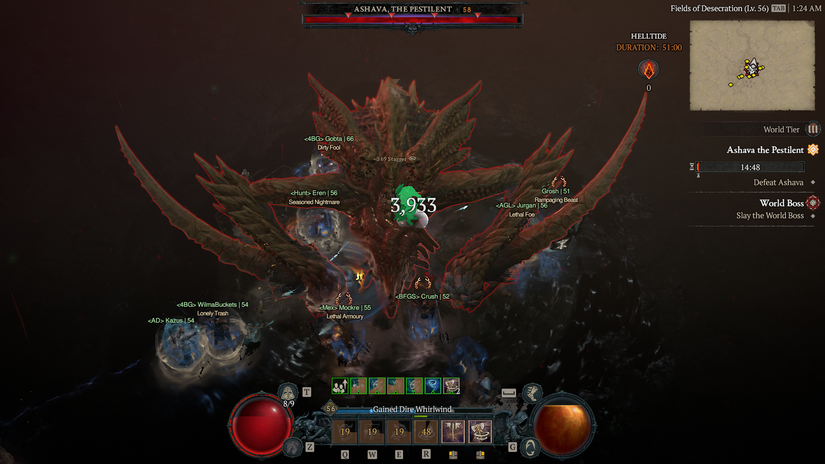Use the healing potion showing 8/9
The width and height of the screenshot is (825, 464).
coord(288,392)
